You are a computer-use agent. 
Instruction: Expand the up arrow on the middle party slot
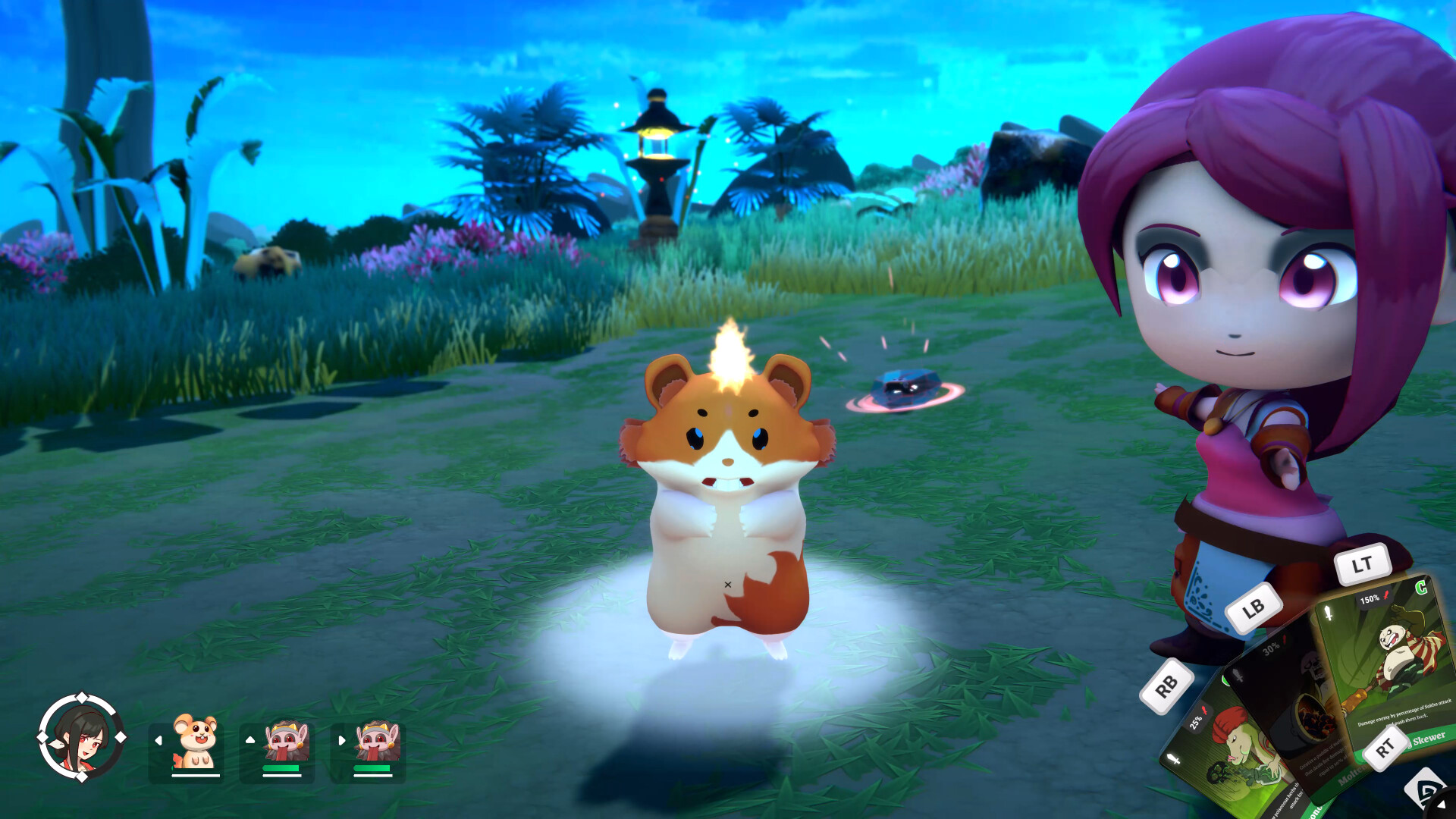click(249, 739)
